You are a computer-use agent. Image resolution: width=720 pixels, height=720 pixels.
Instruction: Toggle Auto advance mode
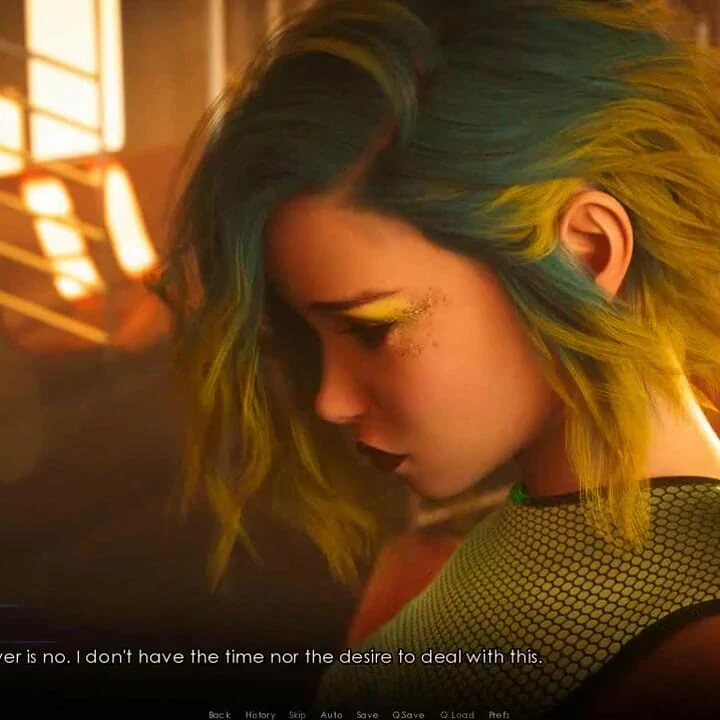331,714
